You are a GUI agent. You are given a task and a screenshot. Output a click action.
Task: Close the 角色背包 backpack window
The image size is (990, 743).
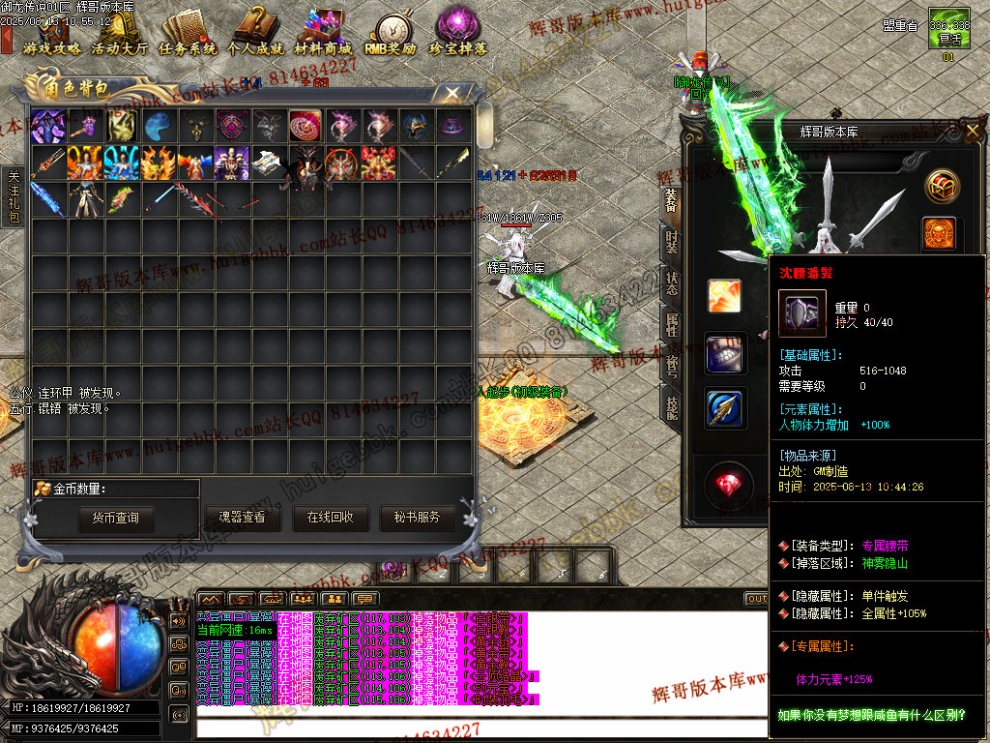tap(453, 93)
